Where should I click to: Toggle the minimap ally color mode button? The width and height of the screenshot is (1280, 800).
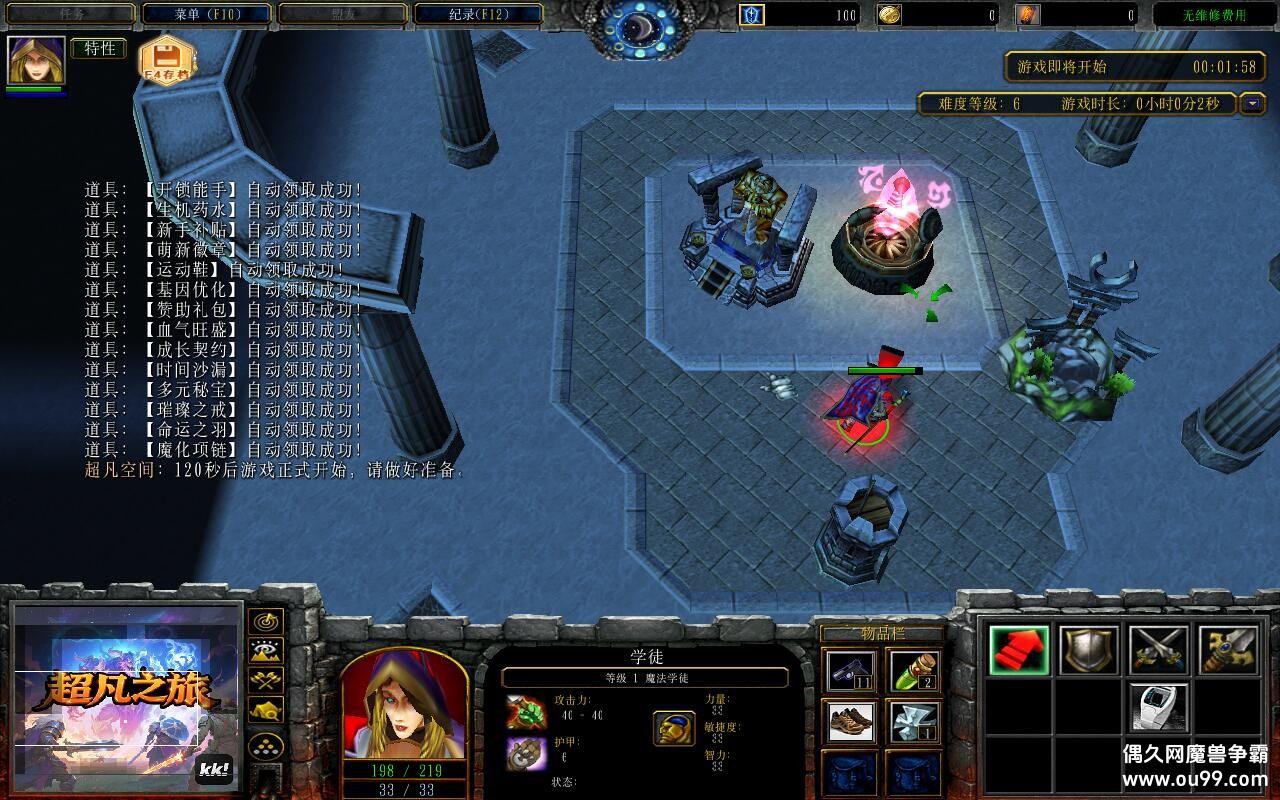pyautogui.click(x=265, y=680)
